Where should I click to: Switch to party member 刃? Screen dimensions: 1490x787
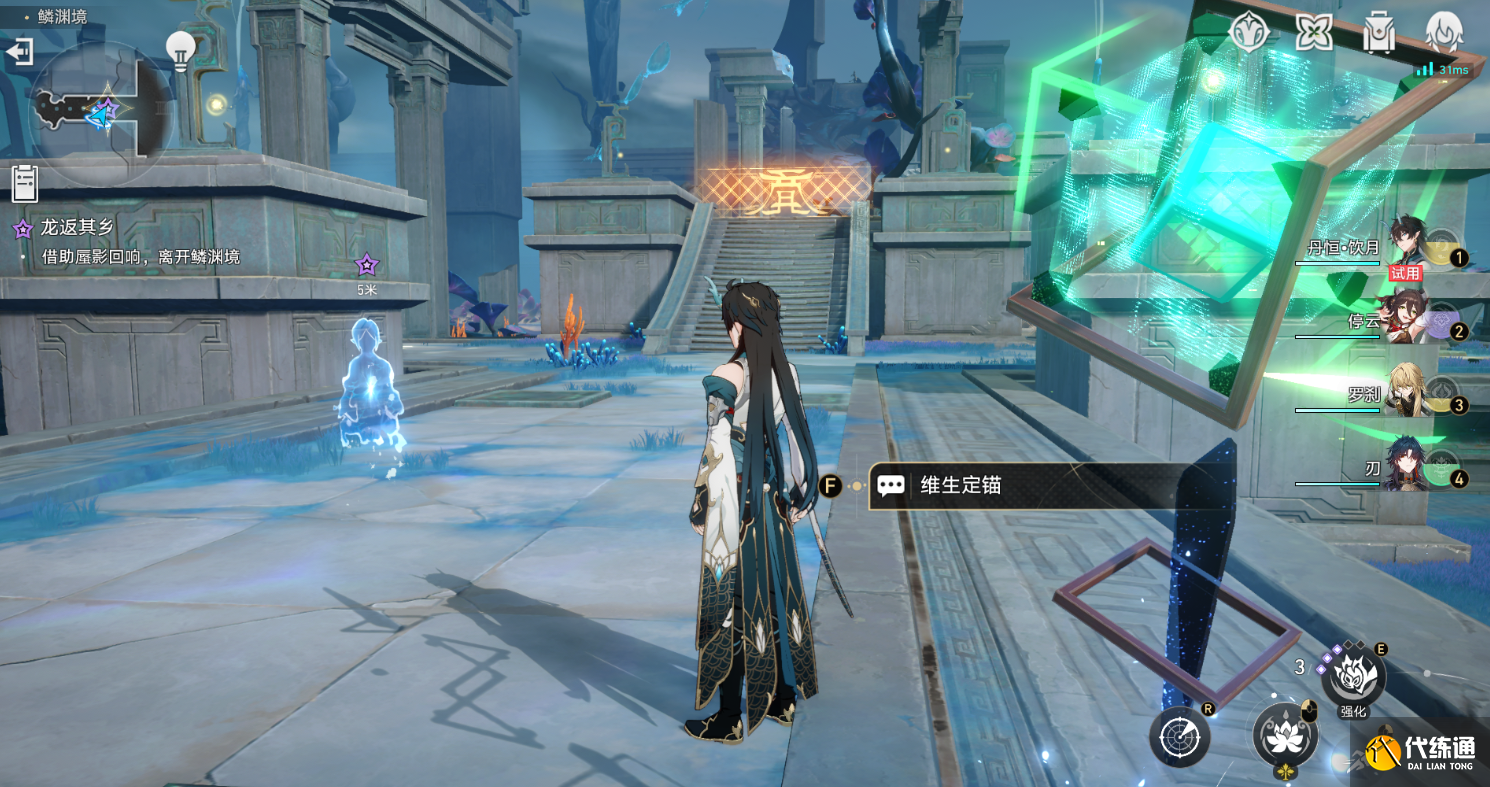1412,467
